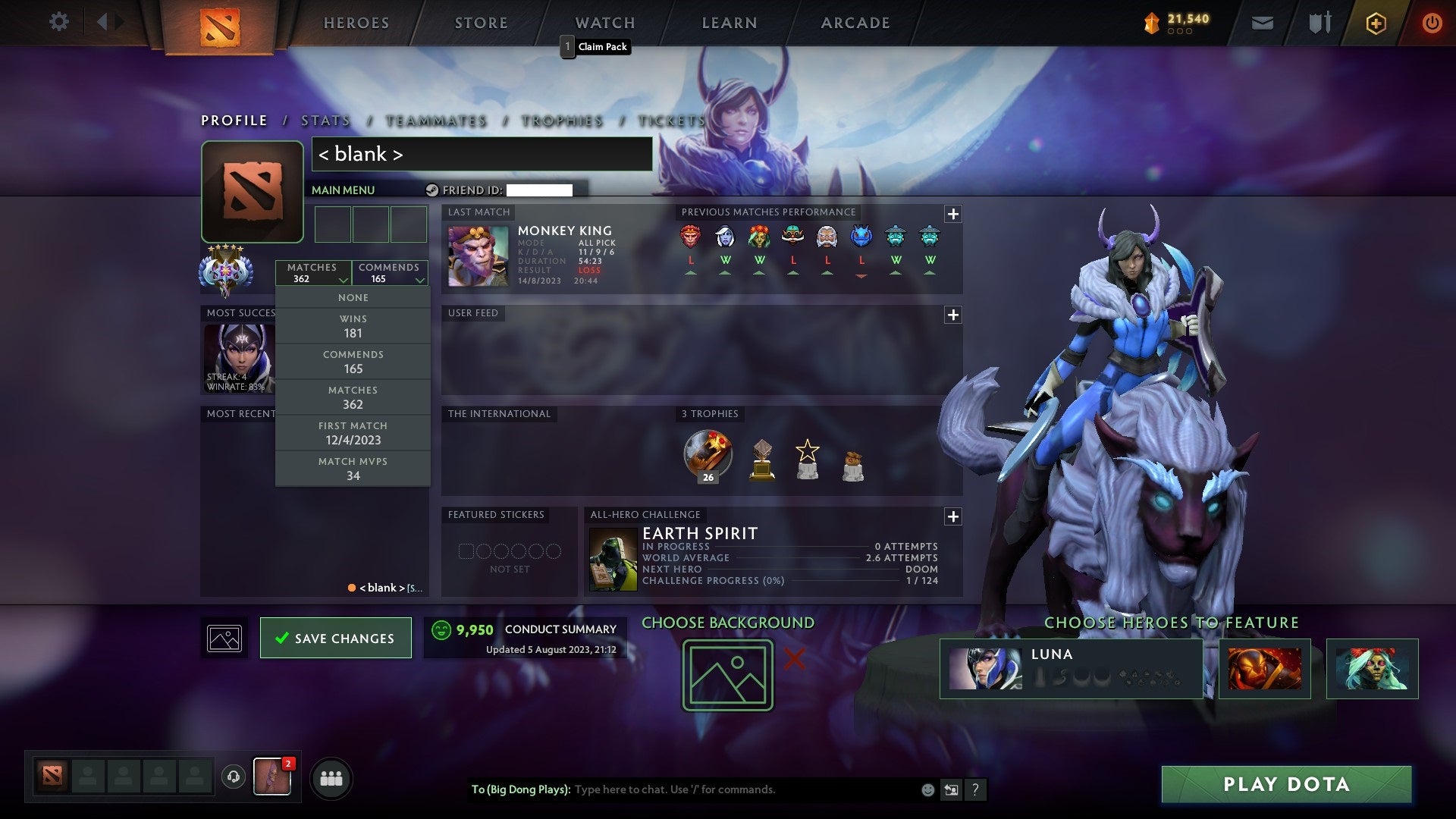Expand Previous Matches Performance panel

(953, 215)
